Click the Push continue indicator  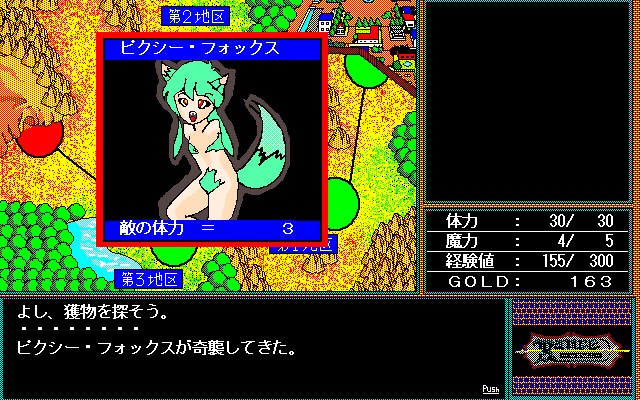(x=490, y=388)
